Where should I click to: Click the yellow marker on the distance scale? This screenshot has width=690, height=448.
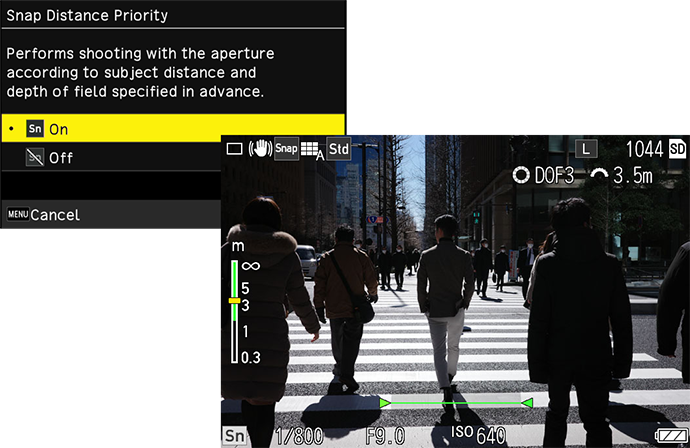point(234,300)
